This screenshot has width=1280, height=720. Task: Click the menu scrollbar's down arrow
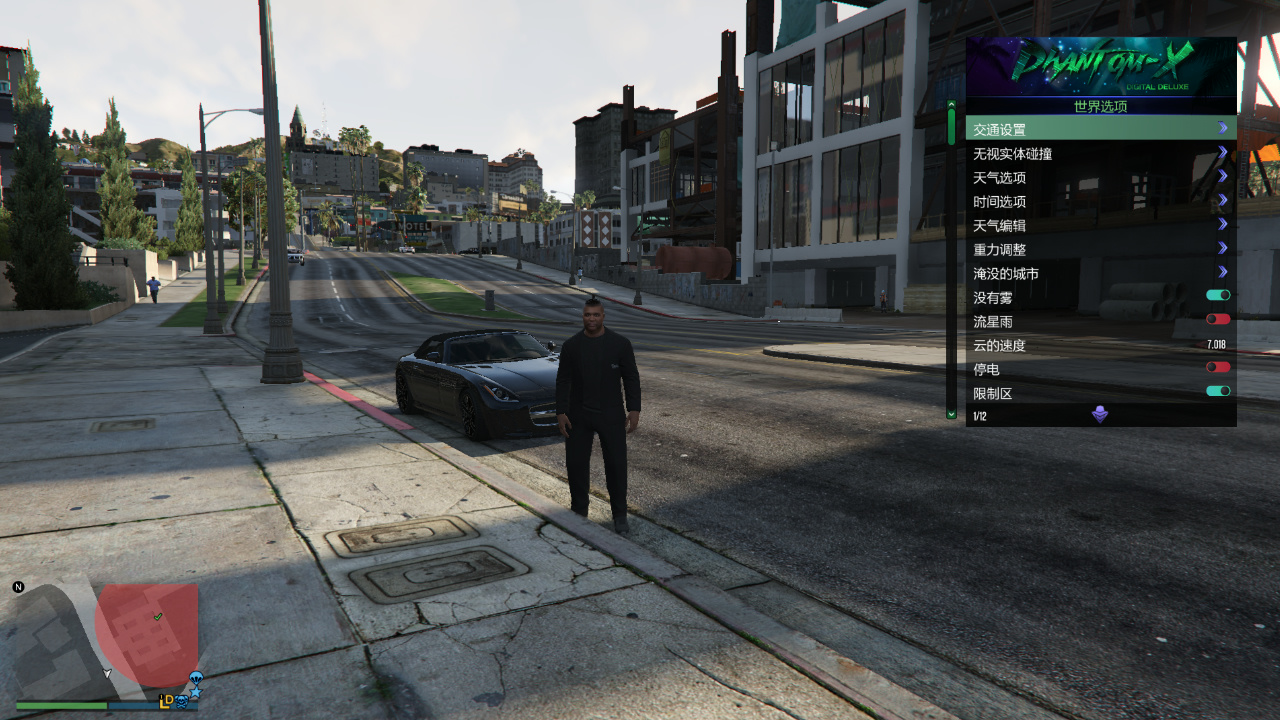[951, 413]
